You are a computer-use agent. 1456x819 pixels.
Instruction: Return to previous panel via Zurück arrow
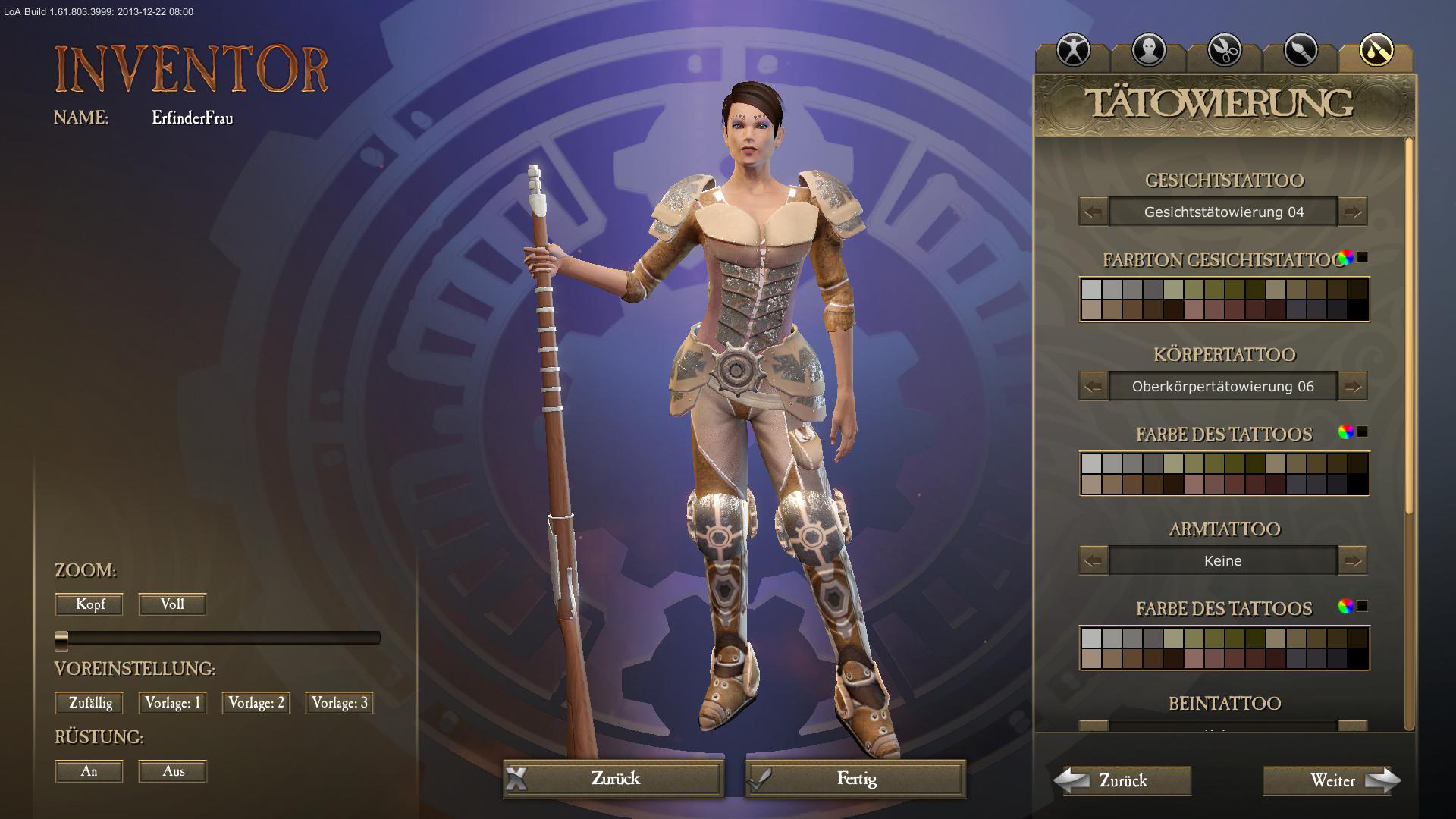coord(1122,780)
